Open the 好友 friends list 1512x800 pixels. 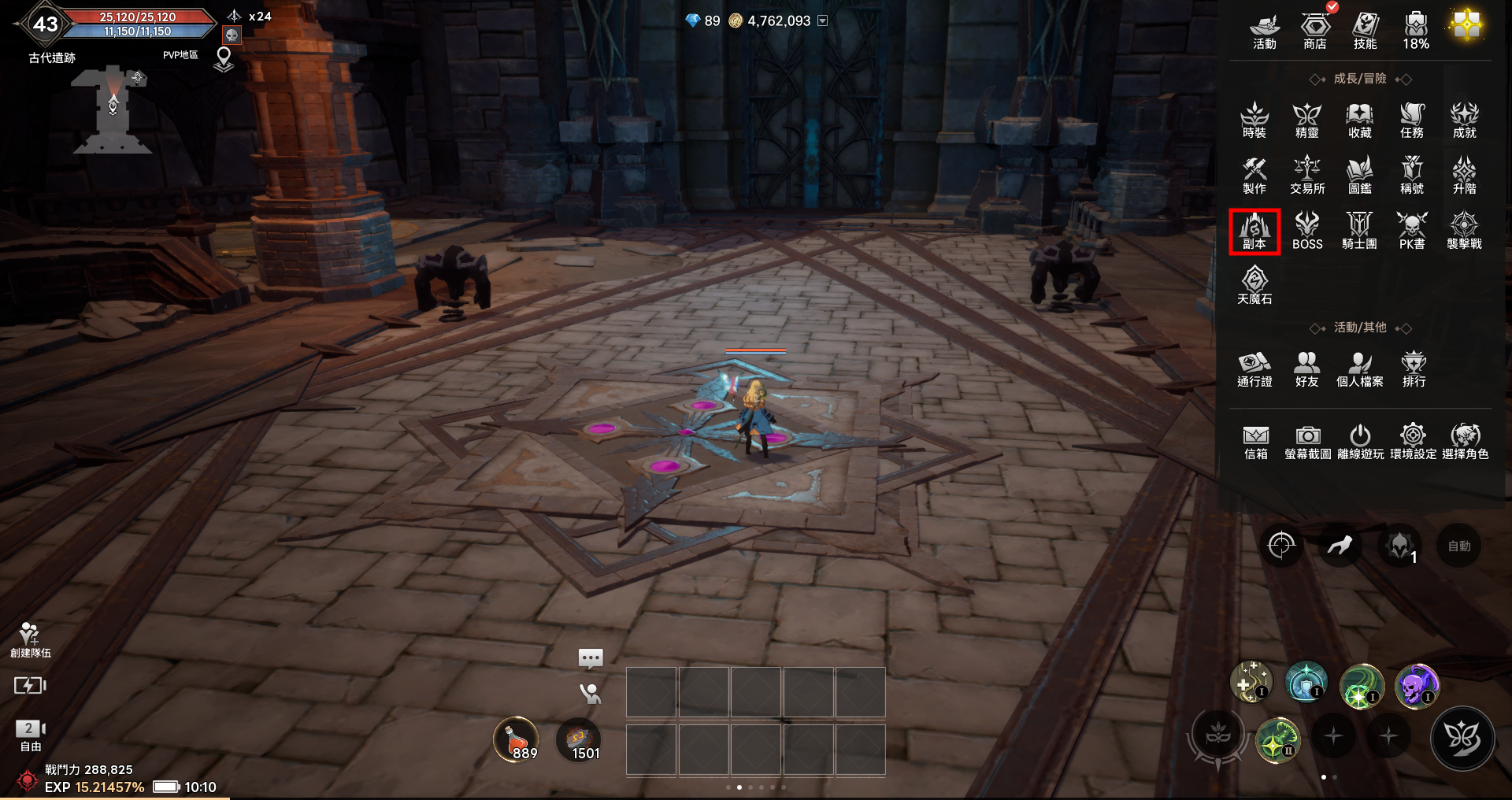click(x=1306, y=369)
